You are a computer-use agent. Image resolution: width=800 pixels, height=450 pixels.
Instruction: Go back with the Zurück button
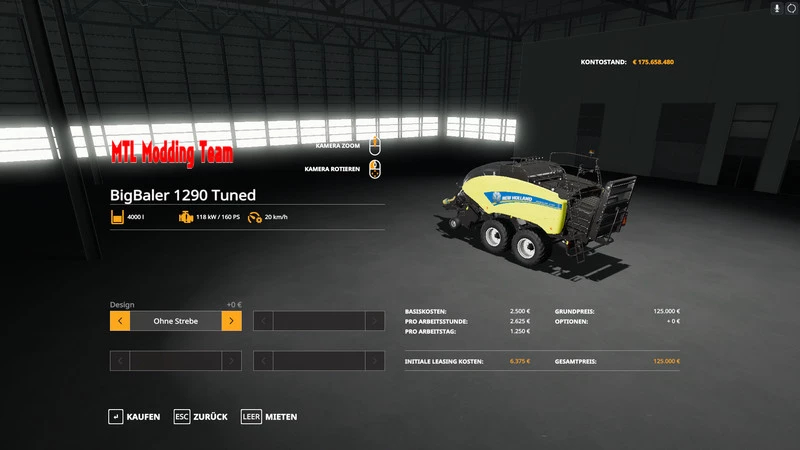200,416
